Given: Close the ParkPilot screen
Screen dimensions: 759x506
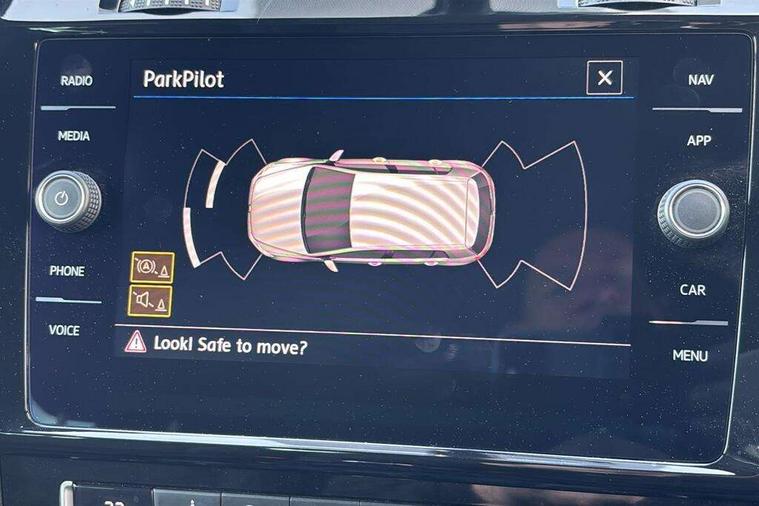Looking at the screenshot, I should 604,78.
